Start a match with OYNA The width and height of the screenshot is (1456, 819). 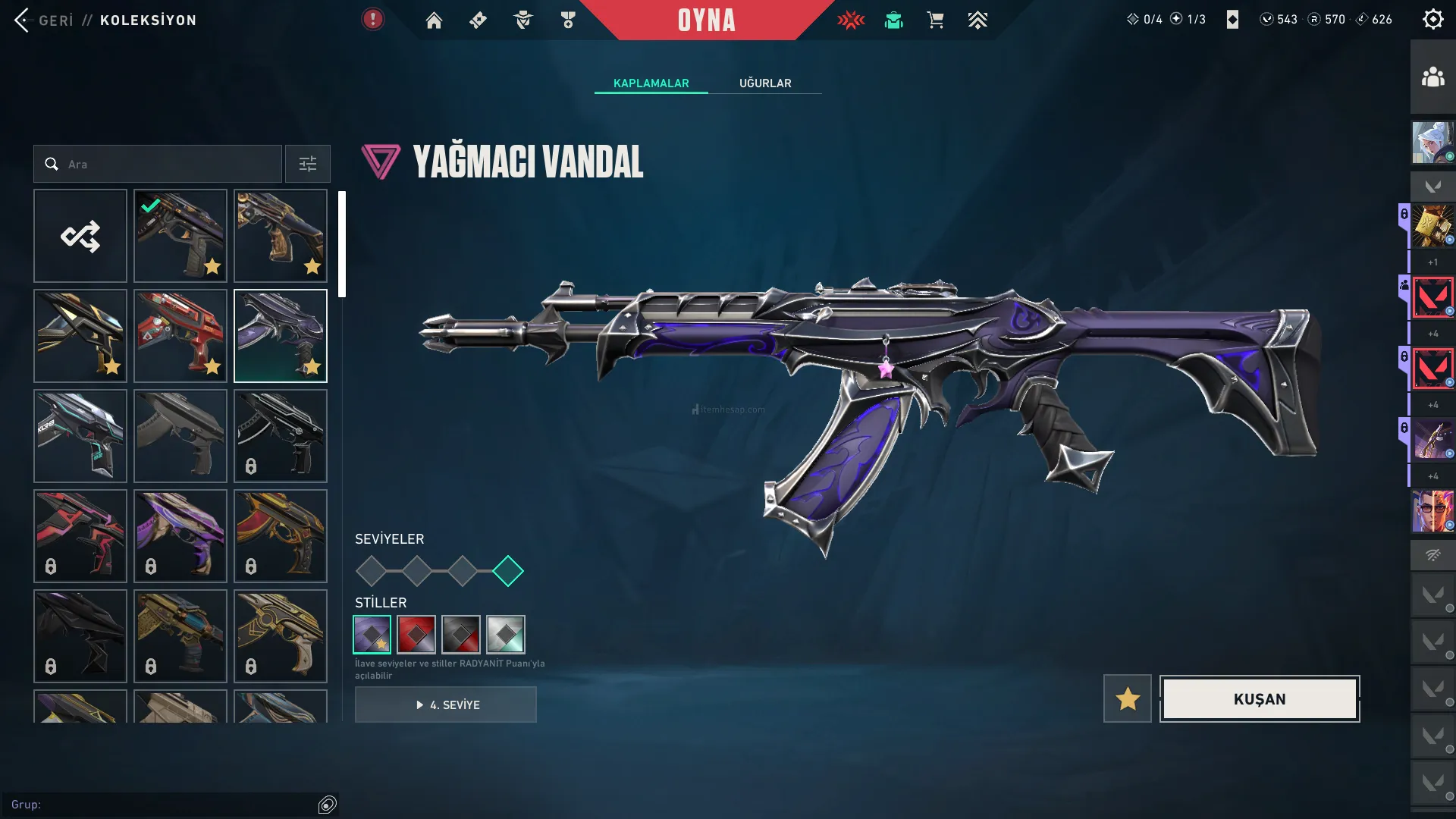pyautogui.click(x=706, y=20)
